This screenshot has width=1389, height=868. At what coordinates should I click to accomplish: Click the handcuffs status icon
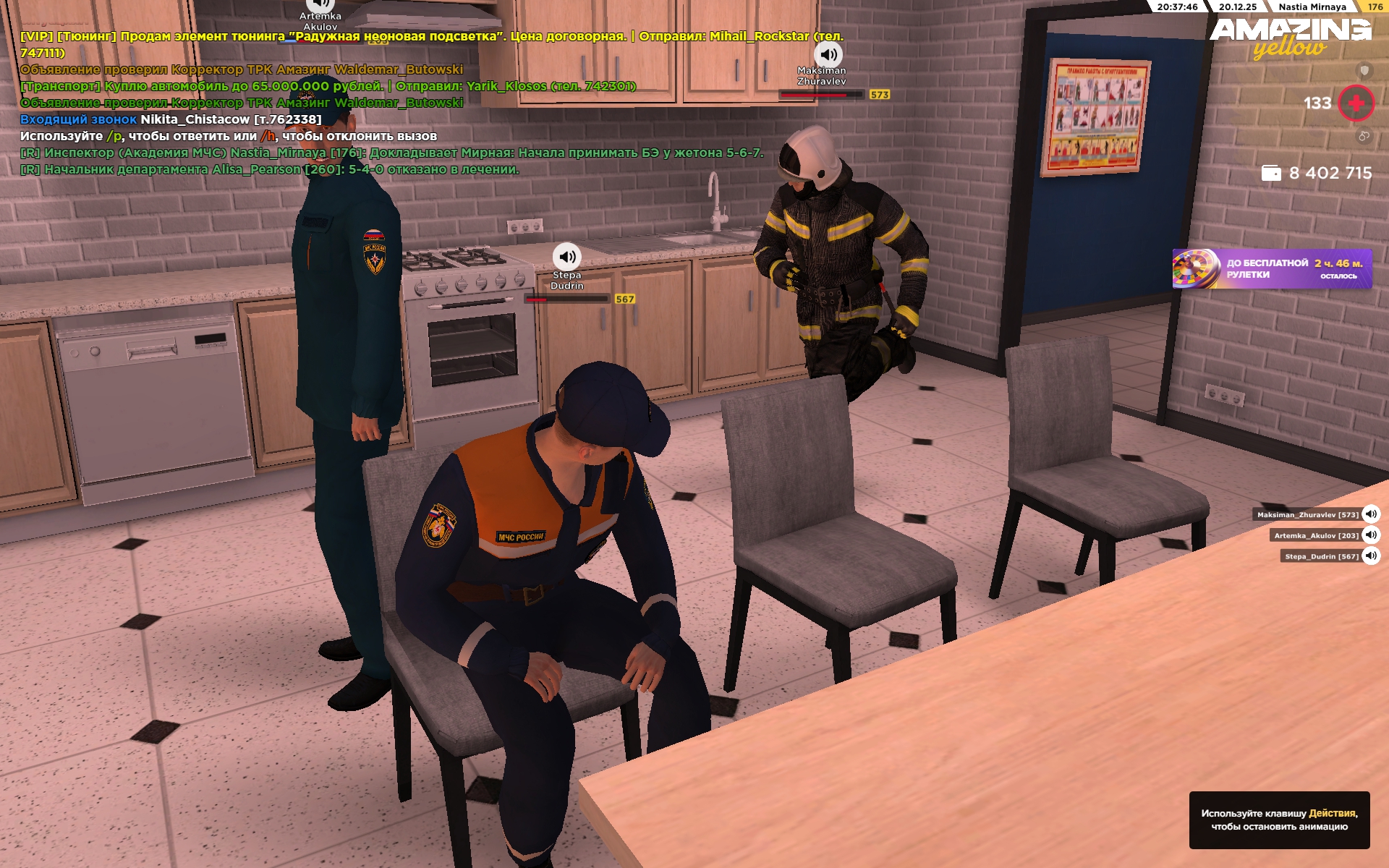click(1364, 136)
